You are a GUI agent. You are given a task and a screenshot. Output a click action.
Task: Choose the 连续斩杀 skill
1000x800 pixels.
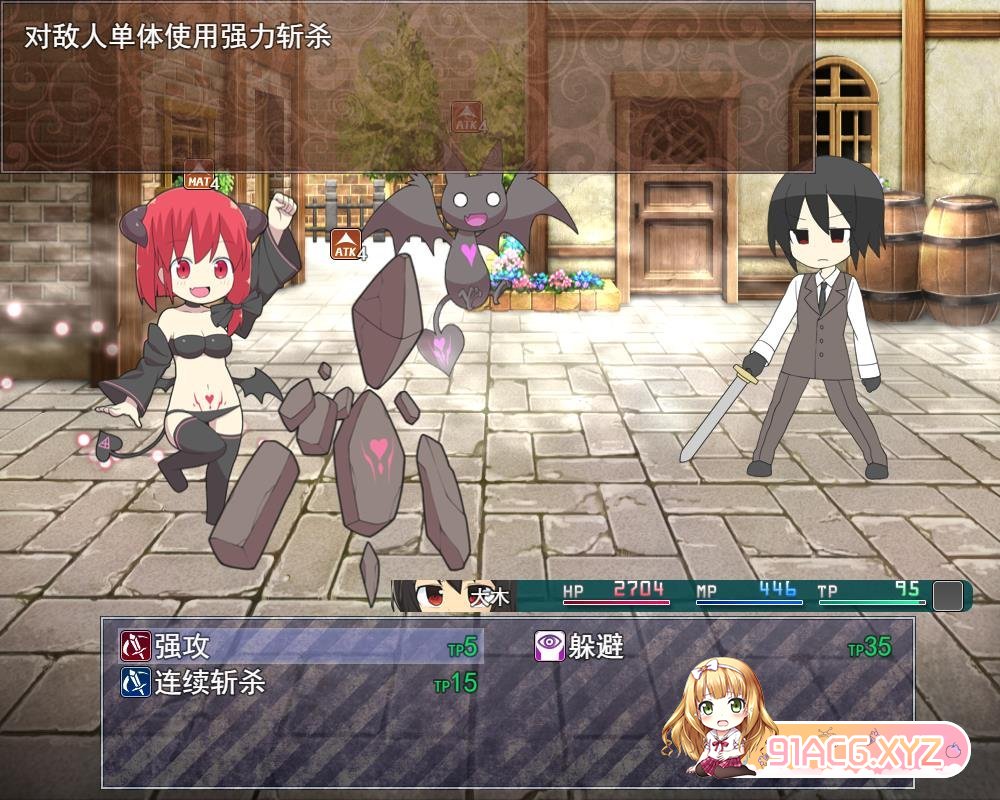click(210, 683)
